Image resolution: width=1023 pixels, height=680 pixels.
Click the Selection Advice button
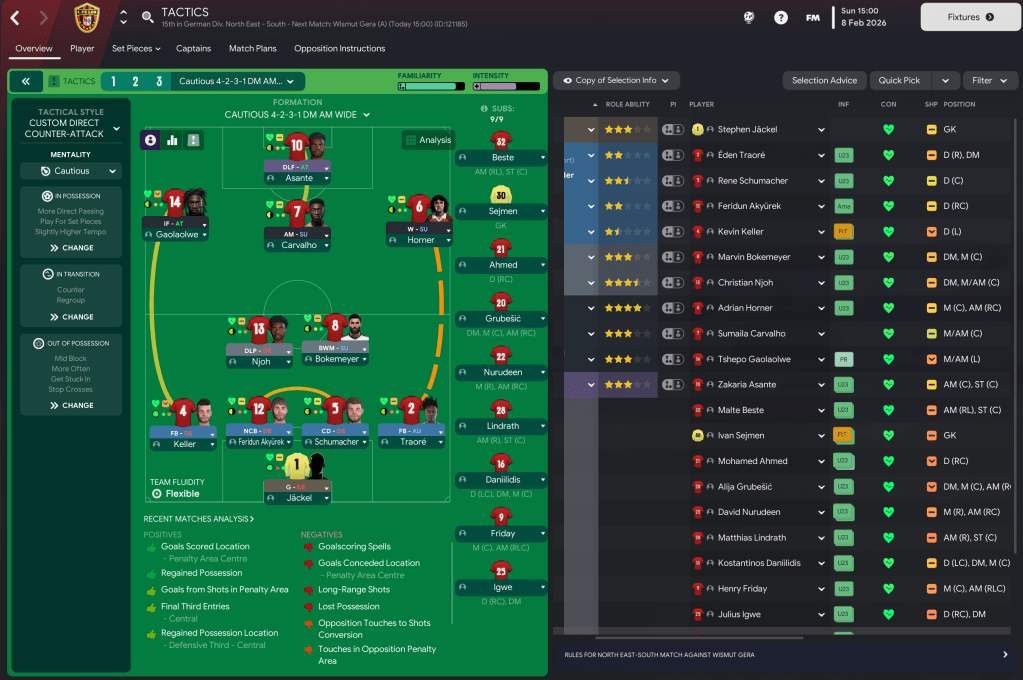pyautogui.click(x=824, y=81)
